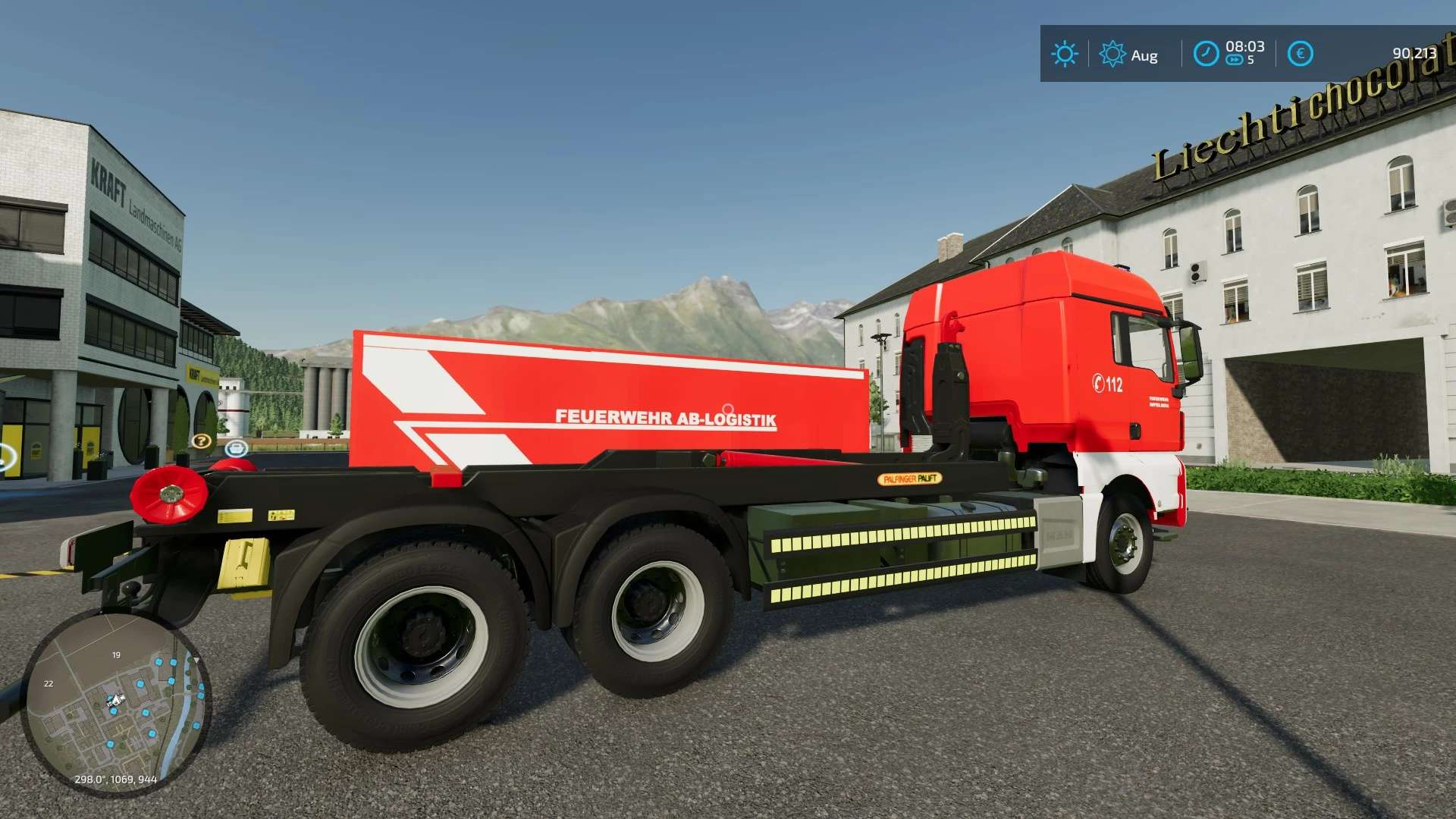Click the game clock icon
Screen dimensions: 1456x819
coord(1206,54)
